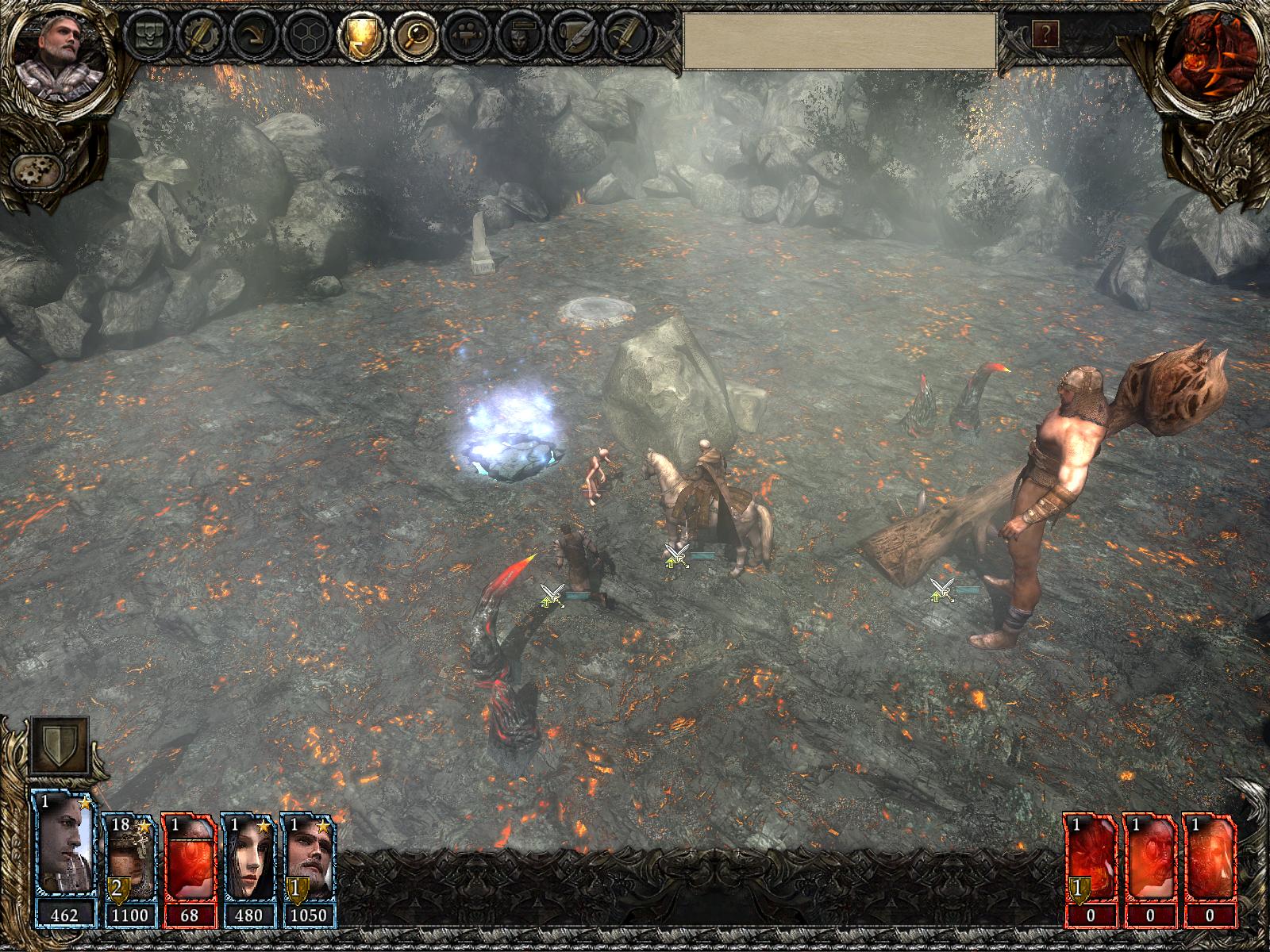Choose the dark-haired woman unit card
This screenshot has height=952, width=1270.
(248, 869)
